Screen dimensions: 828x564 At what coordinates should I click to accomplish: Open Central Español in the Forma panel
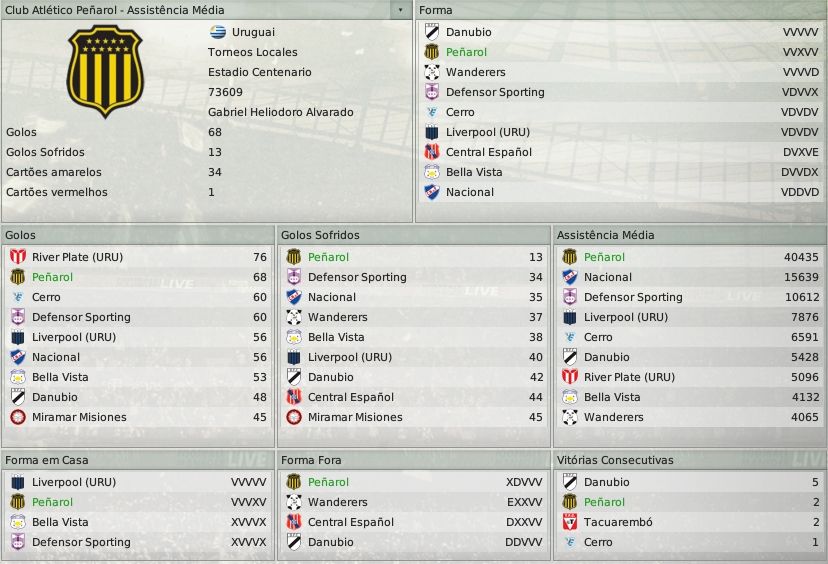coord(490,152)
